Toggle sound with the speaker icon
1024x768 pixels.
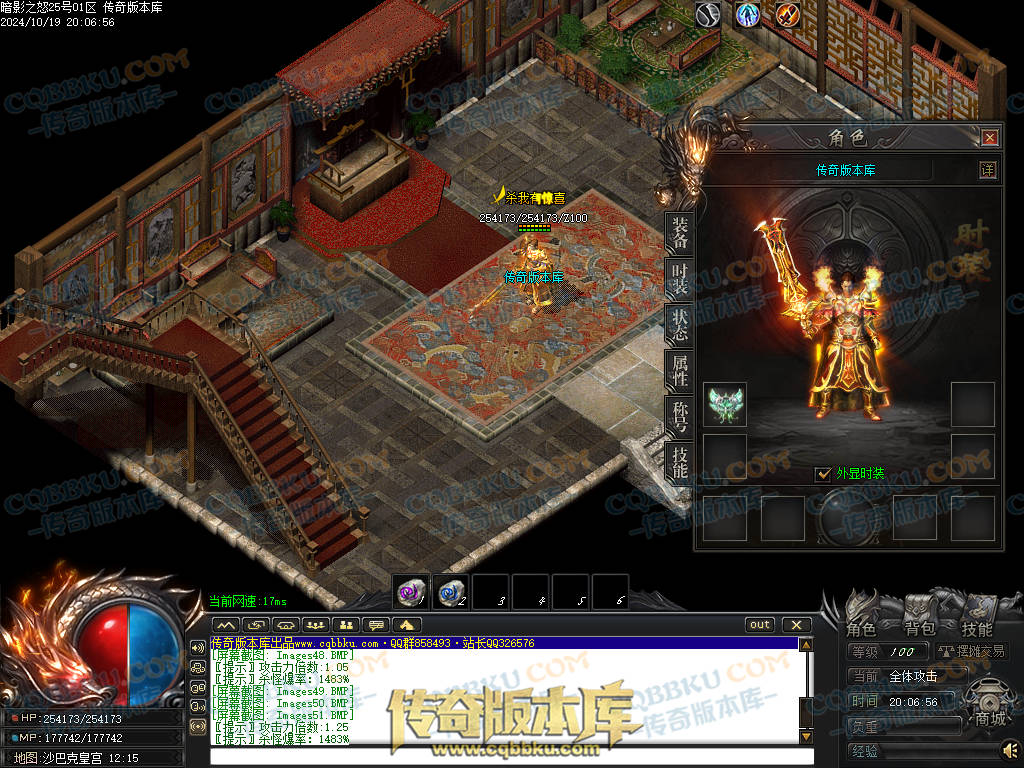point(1010,749)
